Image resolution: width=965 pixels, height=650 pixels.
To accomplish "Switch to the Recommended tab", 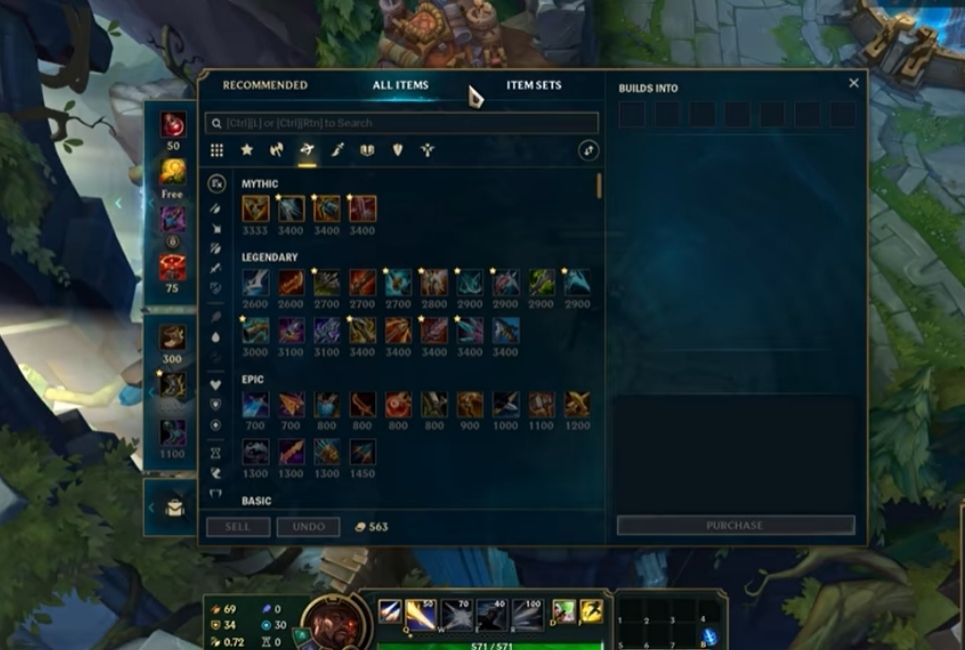I will 265,85.
